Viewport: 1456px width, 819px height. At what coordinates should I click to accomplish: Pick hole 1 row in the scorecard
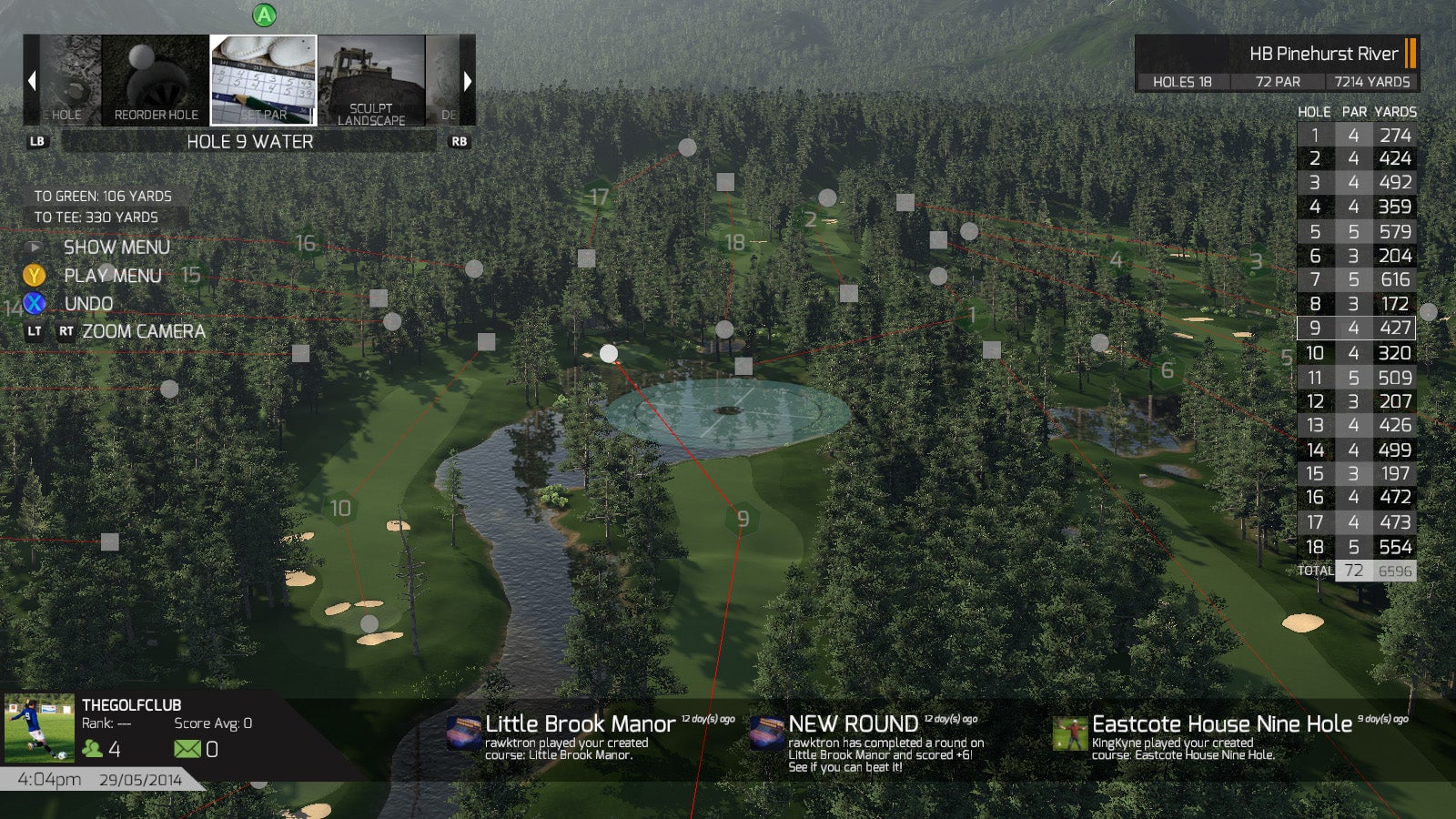(1355, 136)
